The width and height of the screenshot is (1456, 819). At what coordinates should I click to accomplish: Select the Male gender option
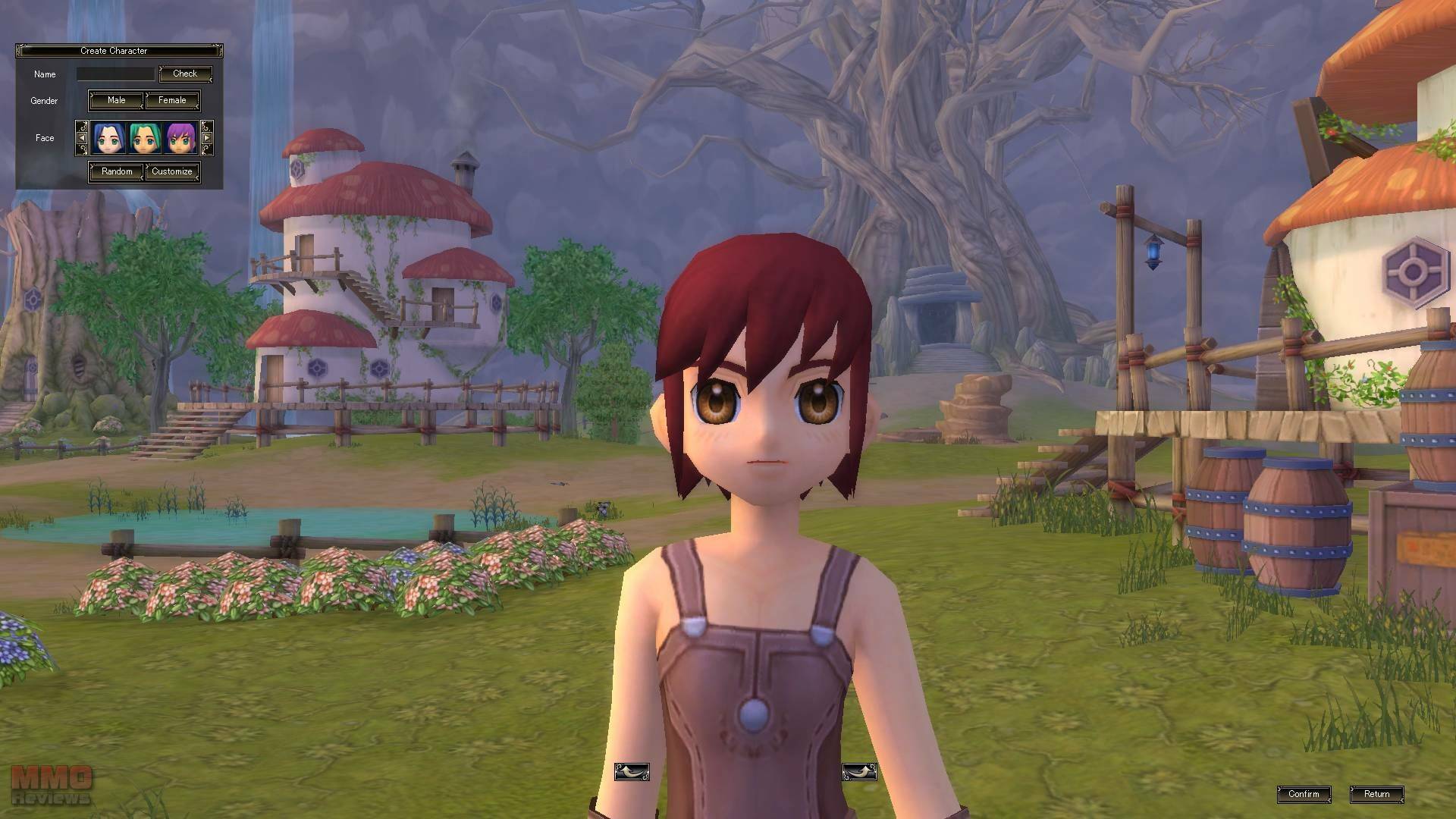116,100
